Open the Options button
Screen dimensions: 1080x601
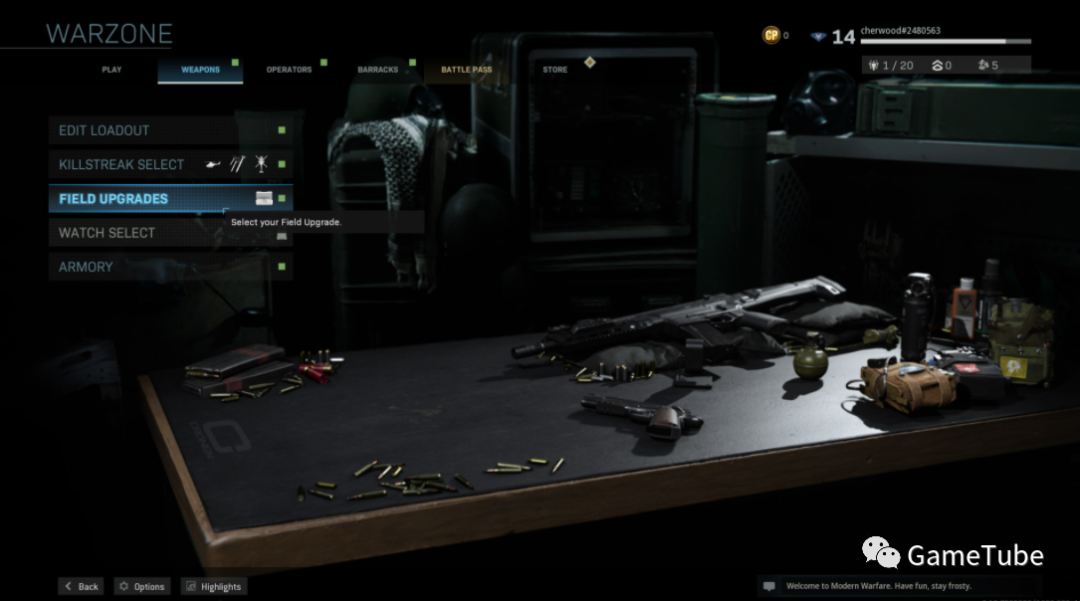(142, 587)
